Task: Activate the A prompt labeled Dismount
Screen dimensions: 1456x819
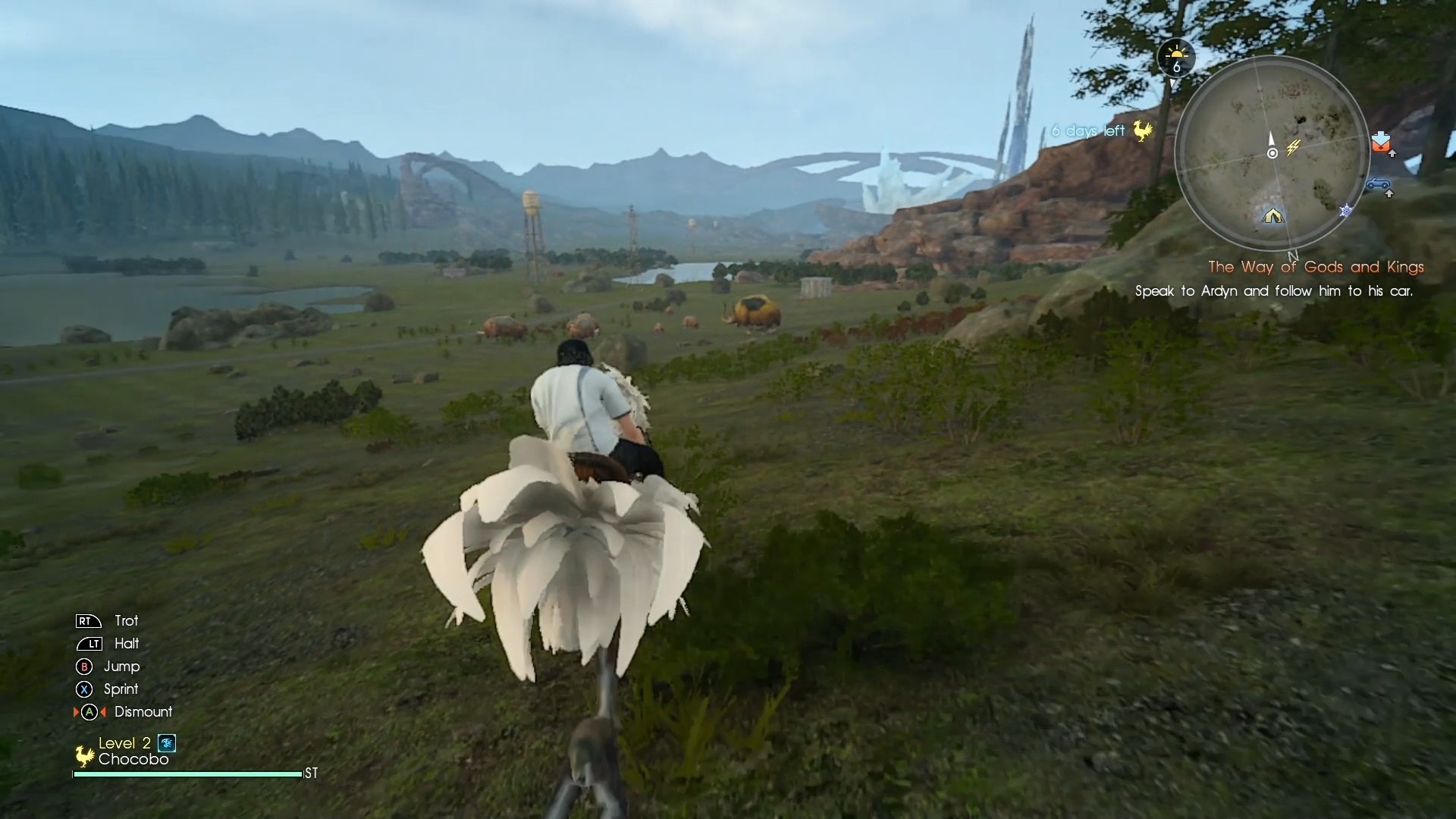Action: pos(89,712)
